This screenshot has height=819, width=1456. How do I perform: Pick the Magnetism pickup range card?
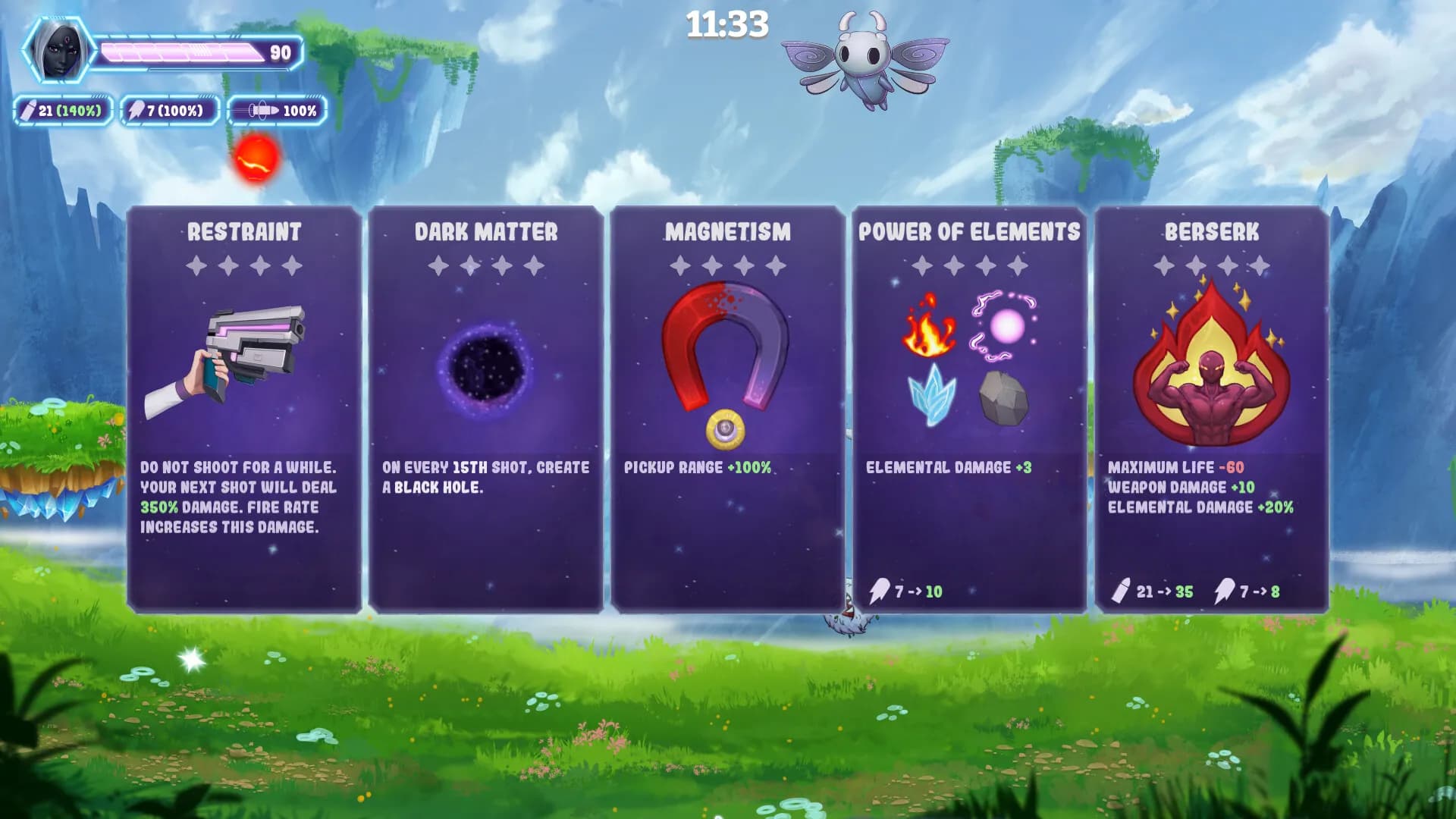(x=727, y=409)
